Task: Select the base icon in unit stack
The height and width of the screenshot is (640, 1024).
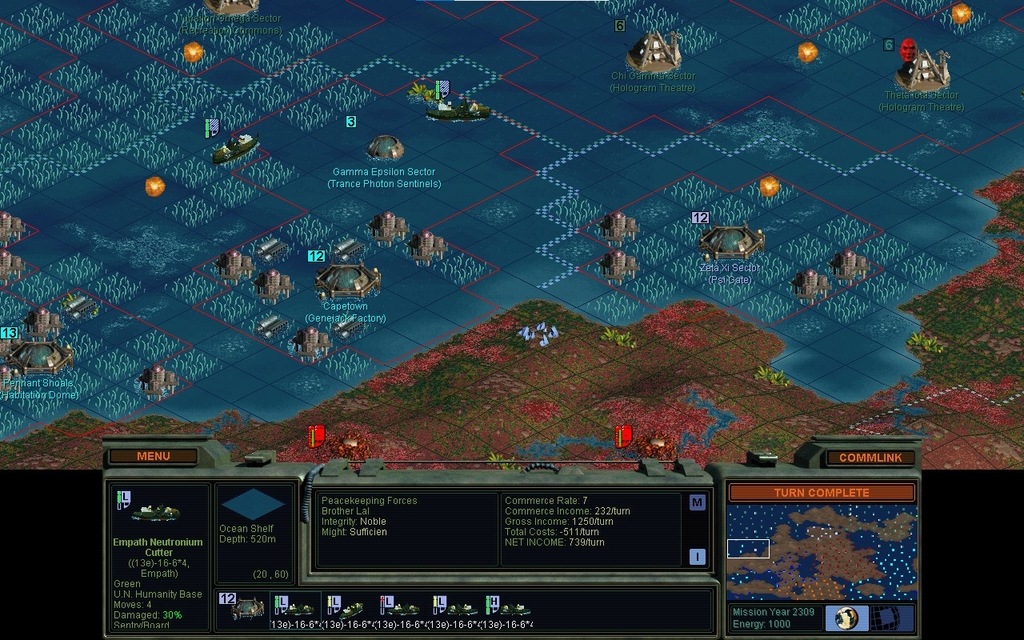Action: click(244, 608)
